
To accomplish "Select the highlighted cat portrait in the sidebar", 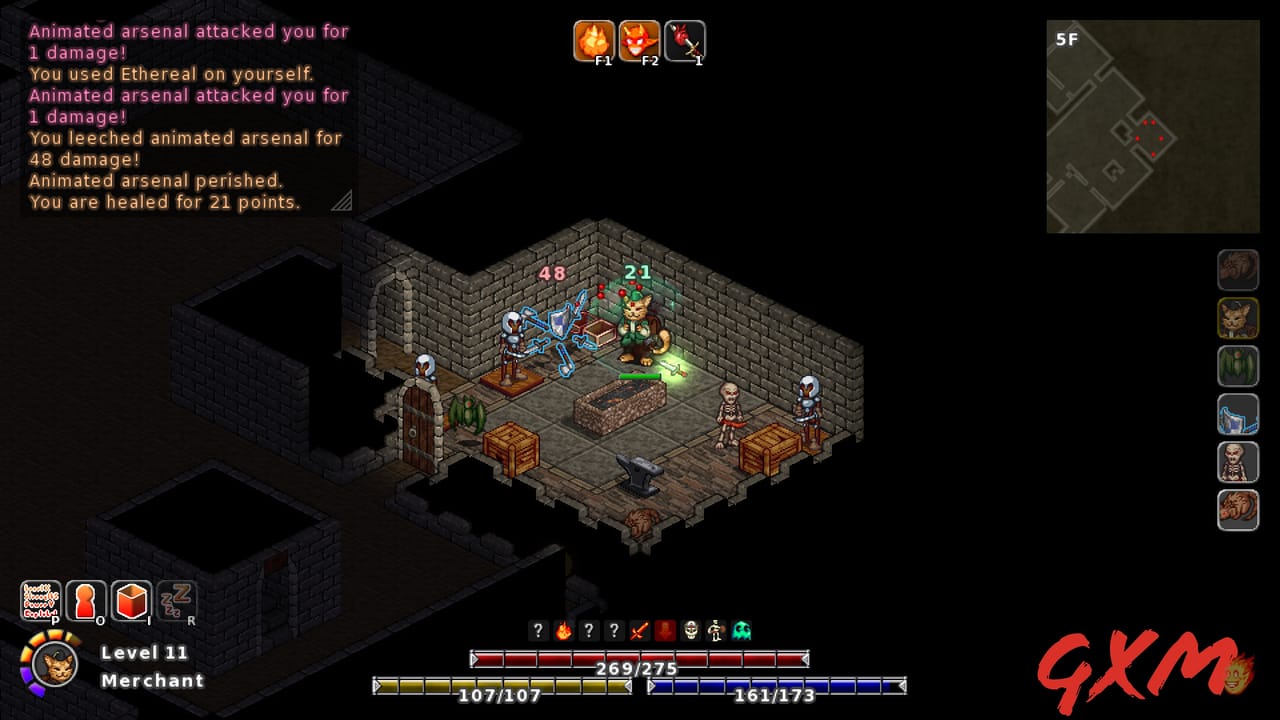I will (1238, 319).
